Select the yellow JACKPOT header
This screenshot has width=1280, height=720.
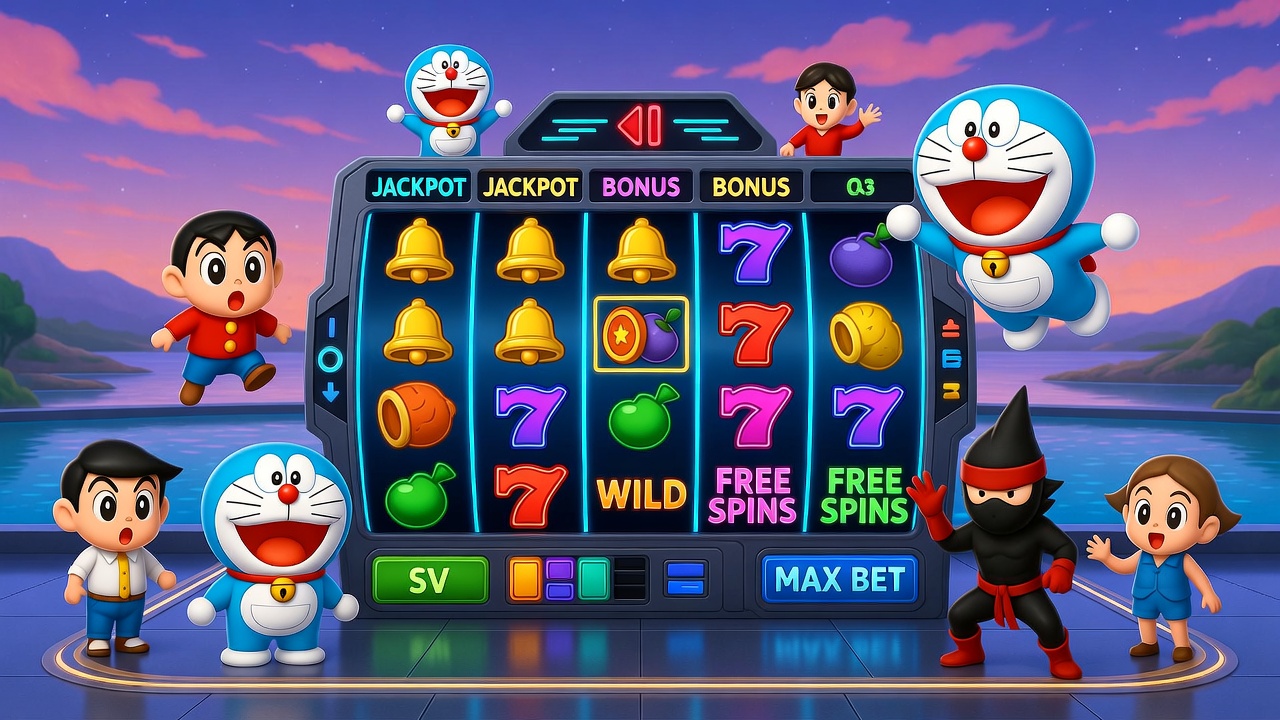529,187
